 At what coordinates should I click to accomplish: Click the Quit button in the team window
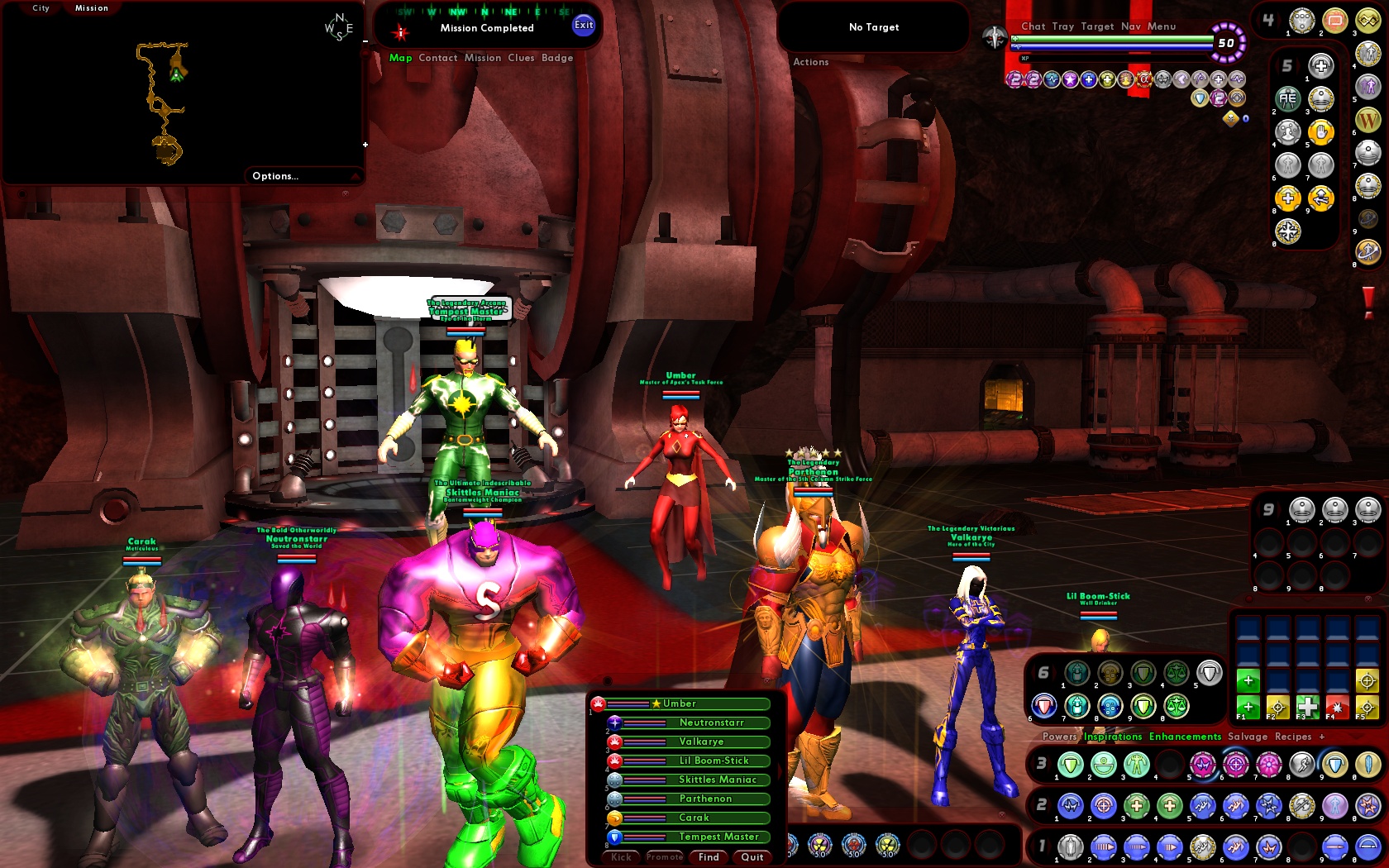752,857
